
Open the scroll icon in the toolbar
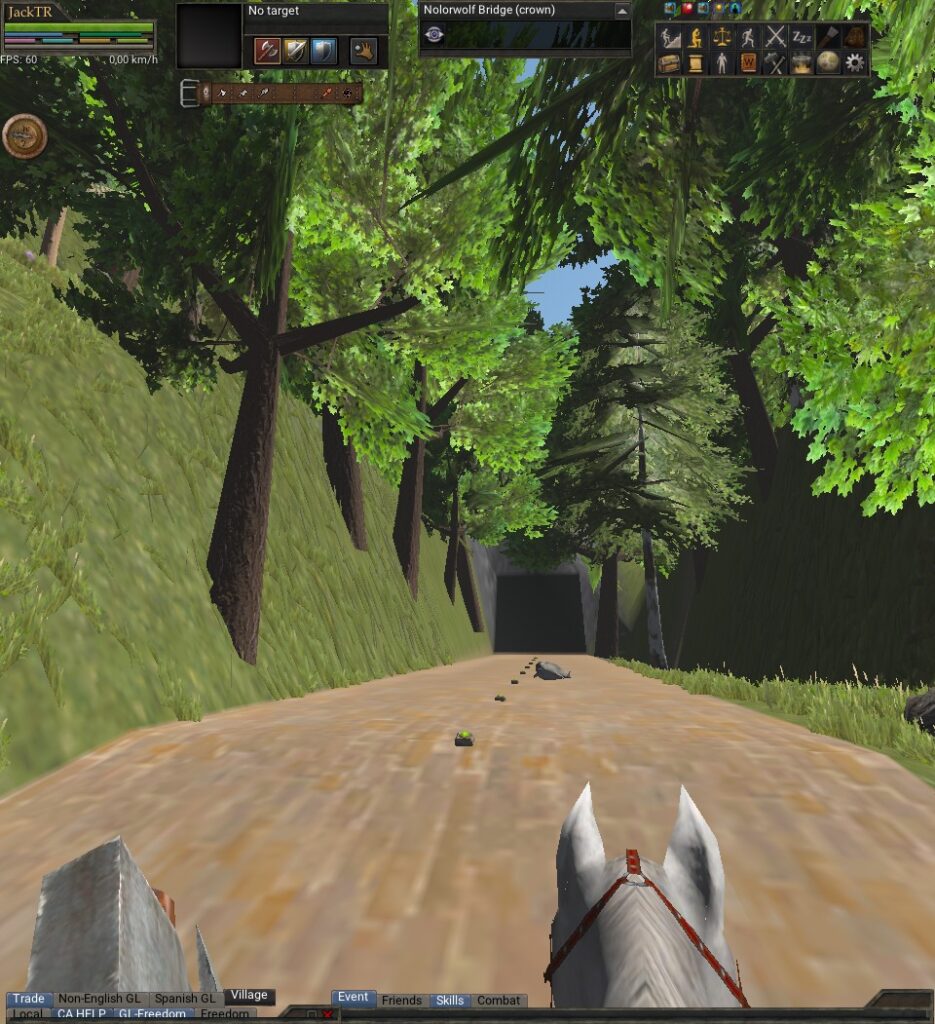695,63
